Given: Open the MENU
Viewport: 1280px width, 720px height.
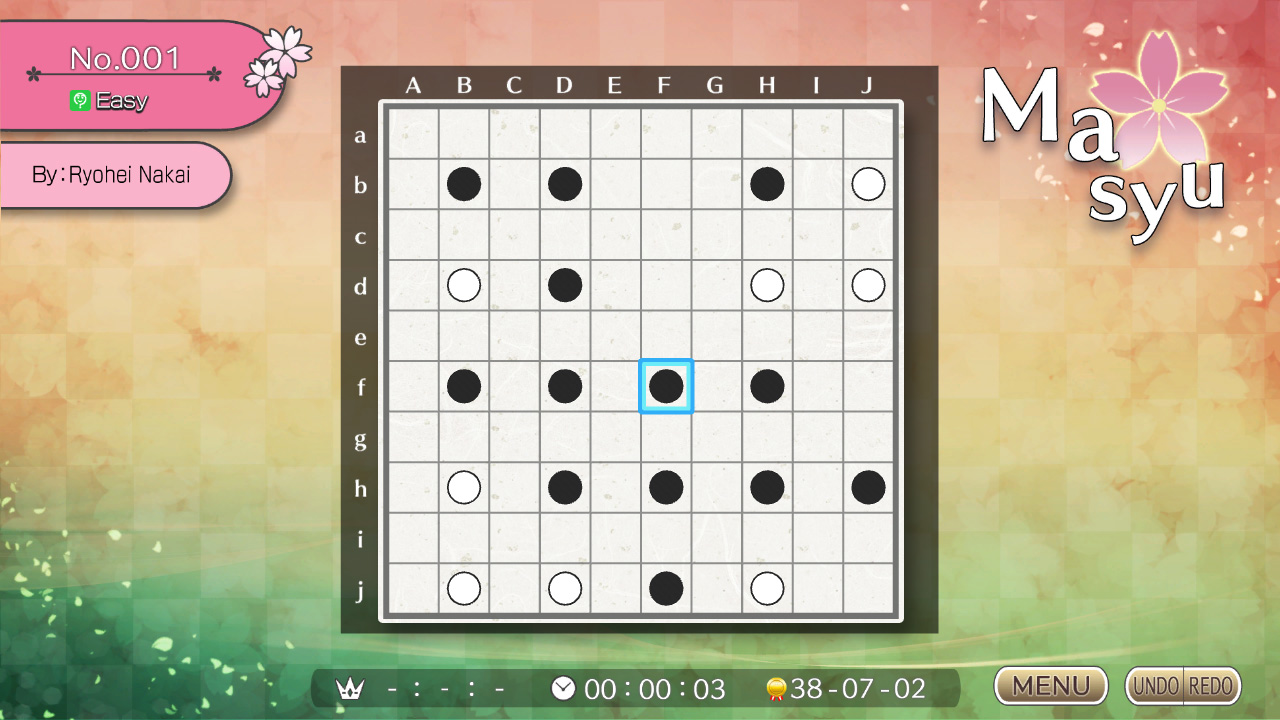Looking at the screenshot, I should tap(1050, 686).
